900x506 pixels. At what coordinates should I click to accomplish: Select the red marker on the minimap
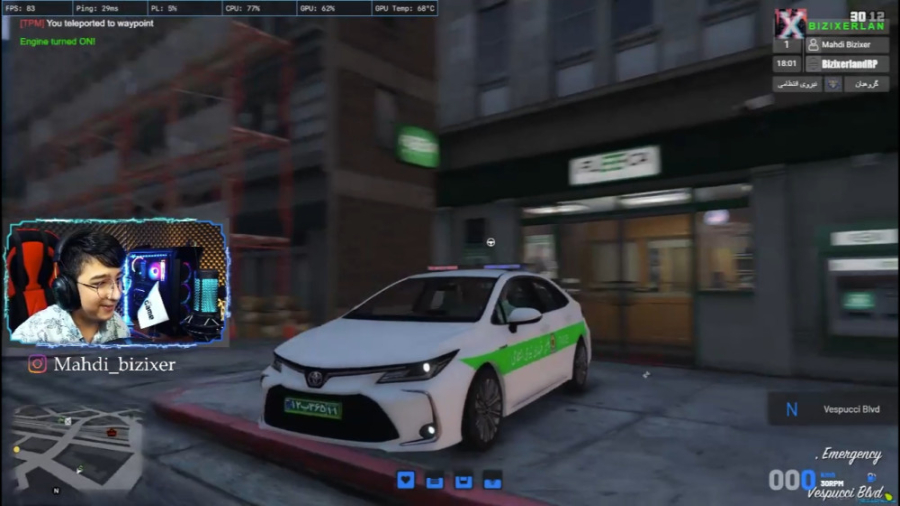[x=111, y=432]
